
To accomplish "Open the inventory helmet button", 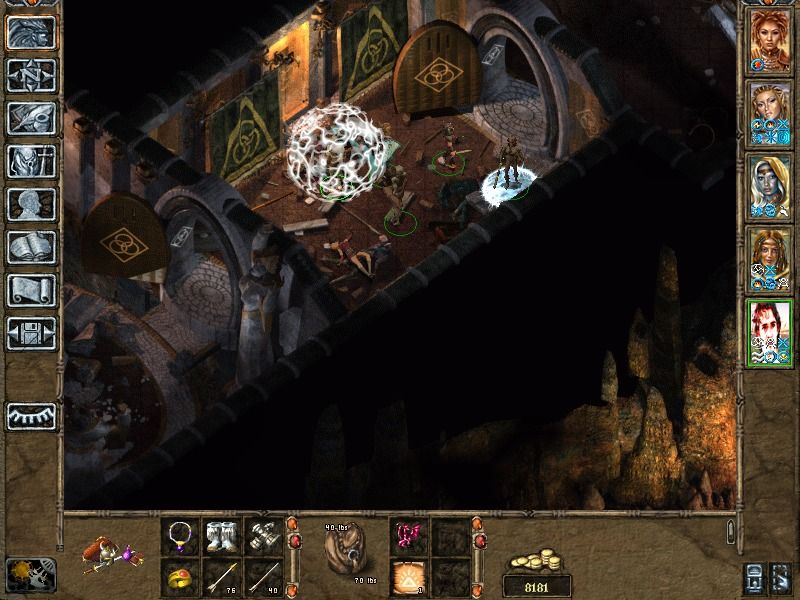I will click(31, 160).
